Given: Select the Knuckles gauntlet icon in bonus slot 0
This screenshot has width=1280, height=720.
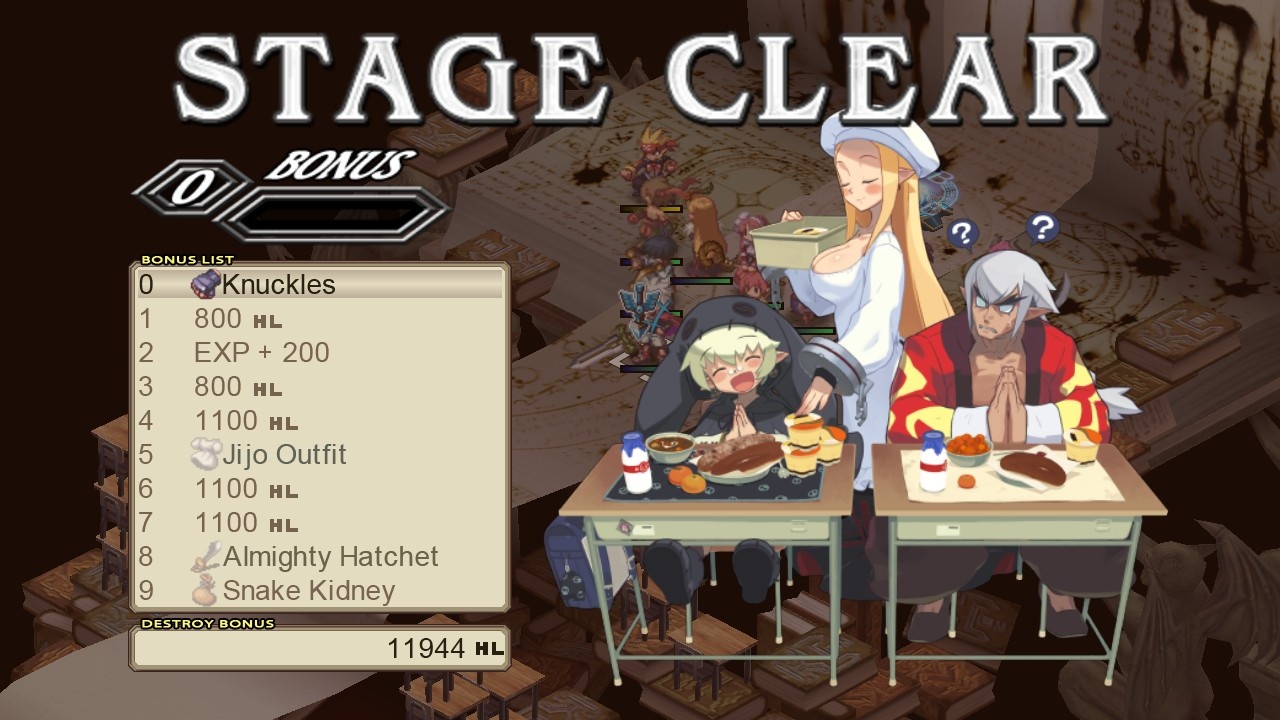Looking at the screenshot, I should pyautogui.click(x=206, y=285).
